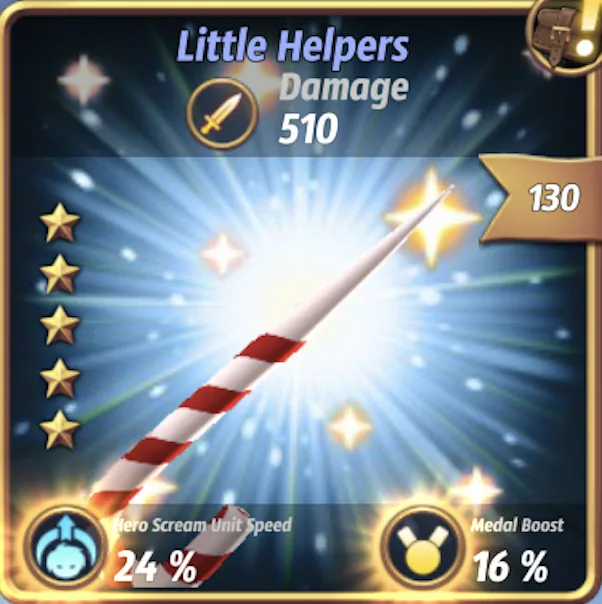602x604 pixels.
Task: Select the Medal Boost perk icon
Action: coord(417,549)
